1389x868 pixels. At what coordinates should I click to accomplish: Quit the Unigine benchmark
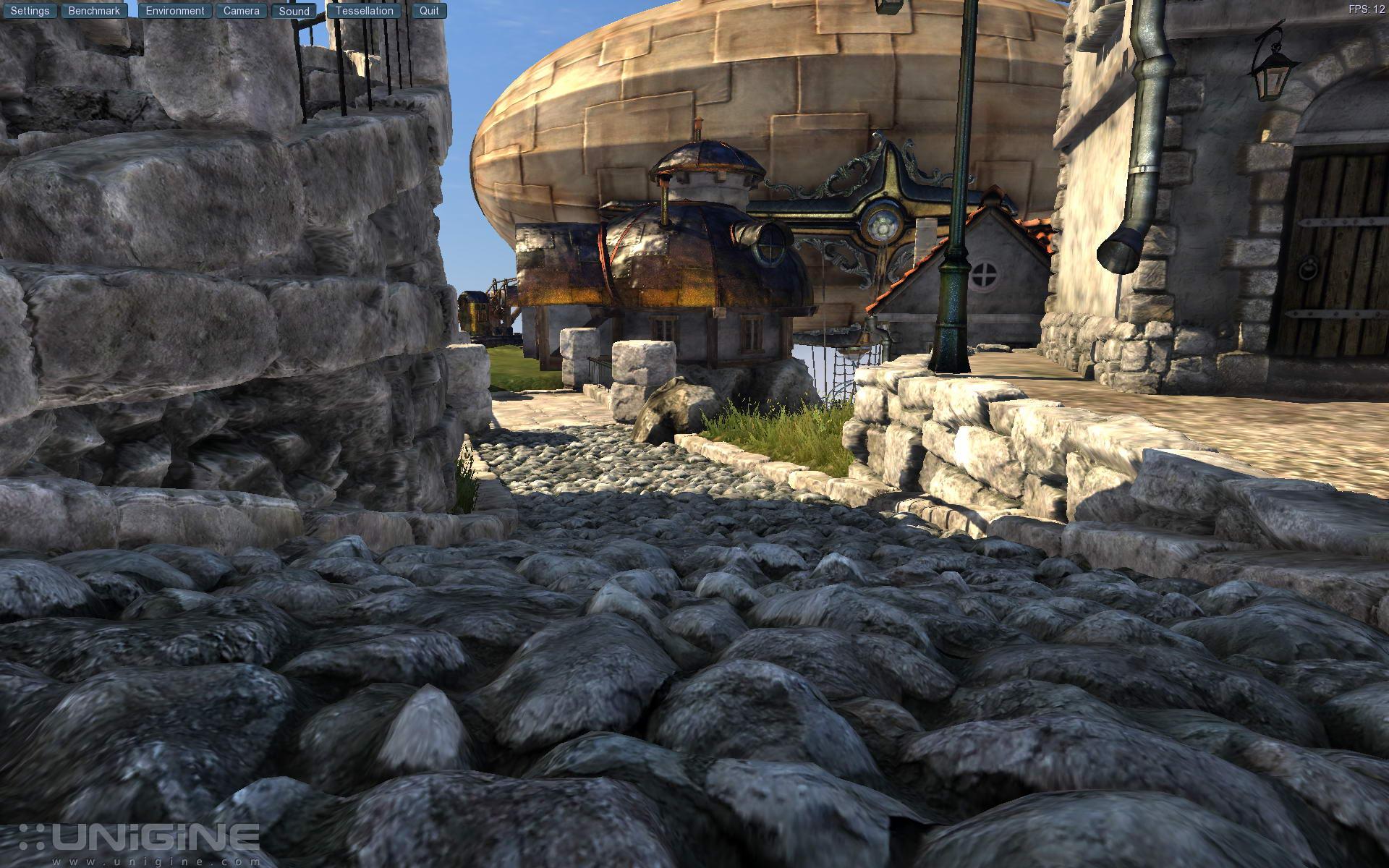tap(429, 11)
